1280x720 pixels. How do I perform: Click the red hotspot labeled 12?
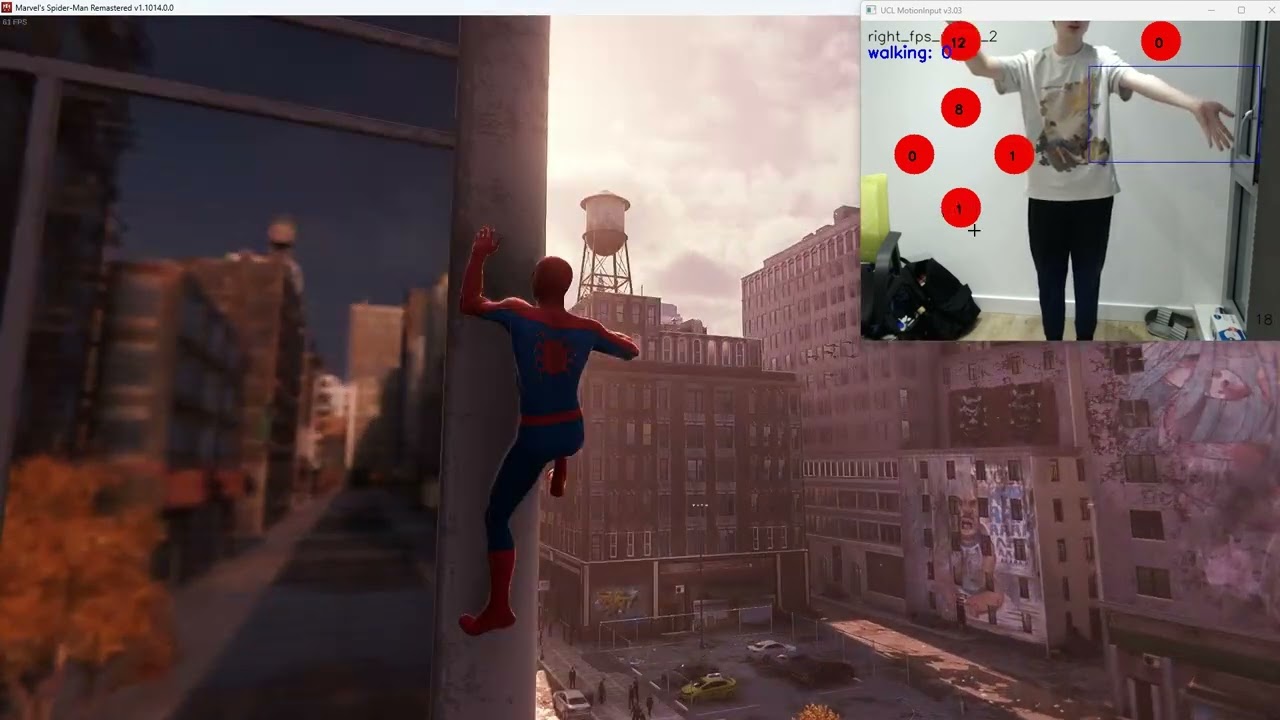[959, 42]
